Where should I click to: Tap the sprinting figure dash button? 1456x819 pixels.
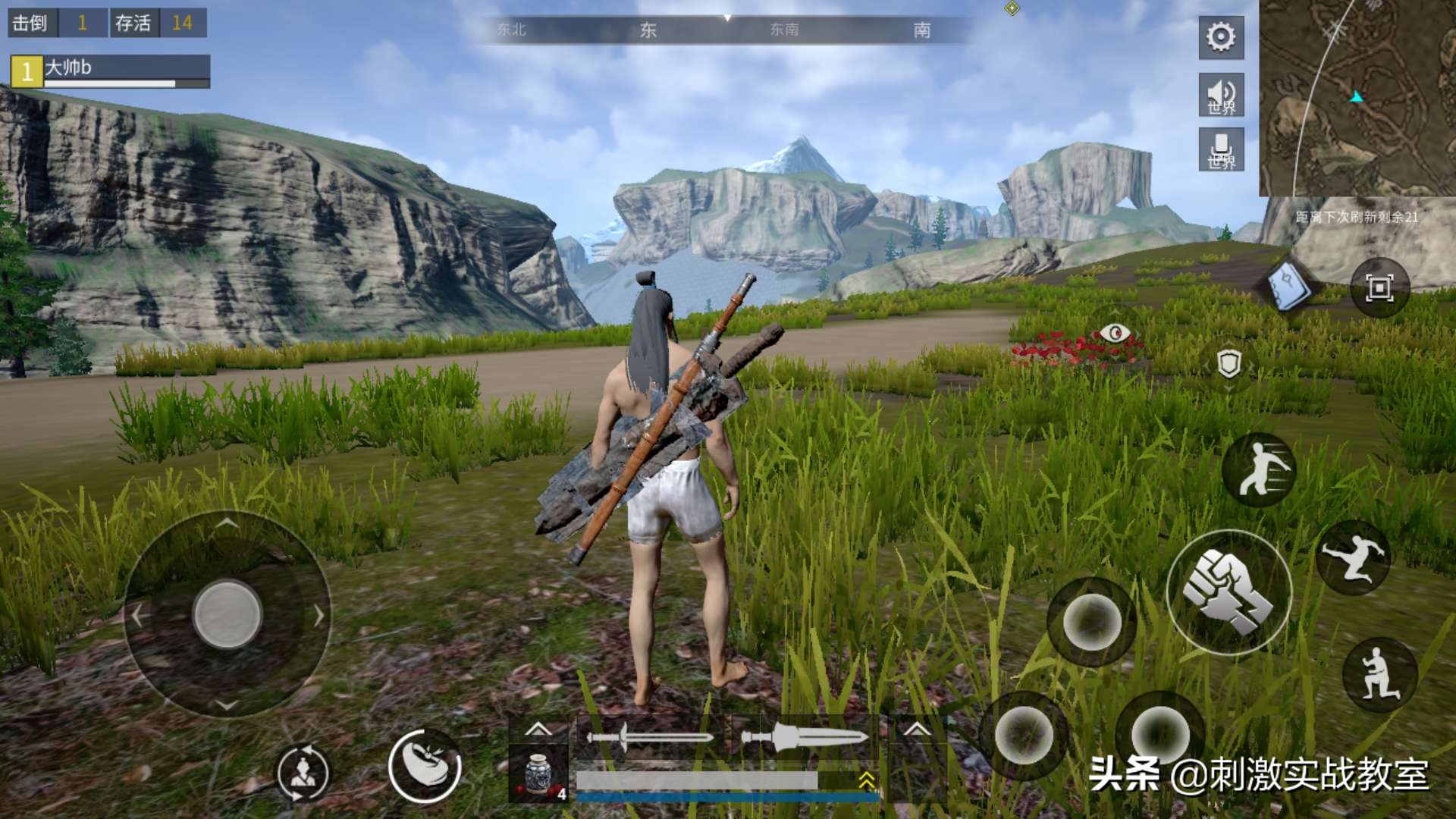tap(1260, 470)
